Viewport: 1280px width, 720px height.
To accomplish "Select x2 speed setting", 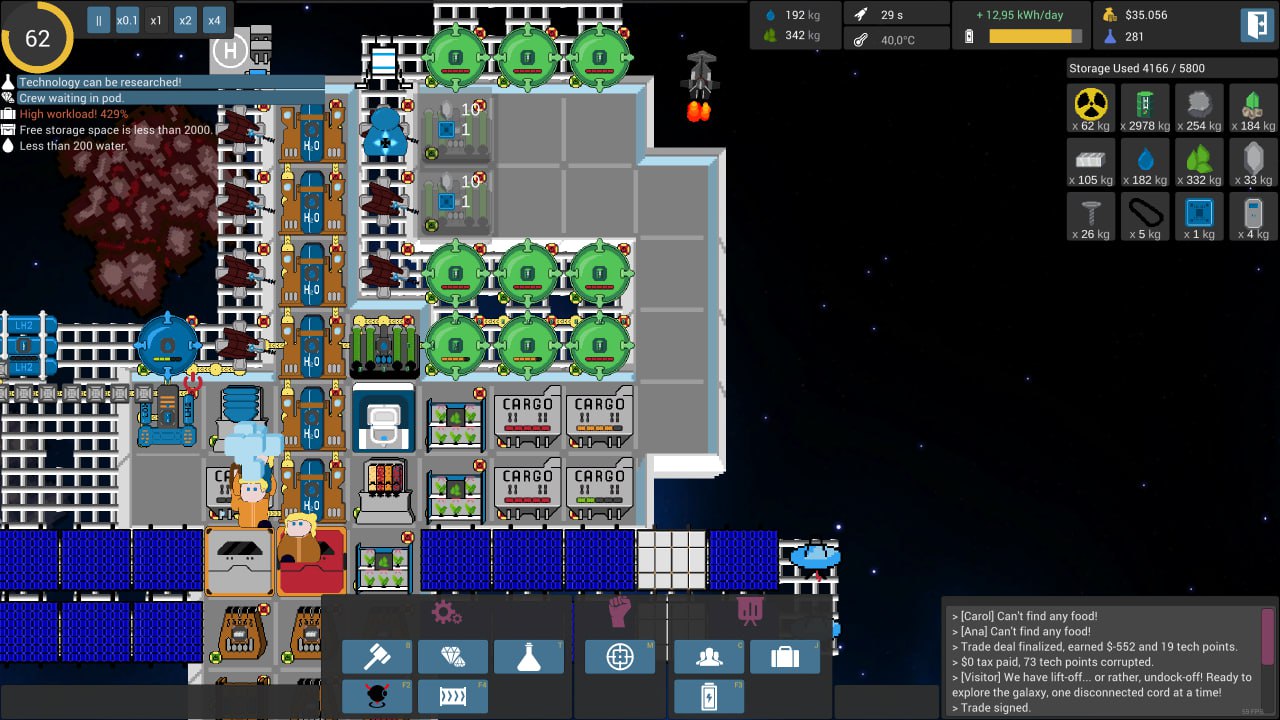I will pyautogui.click(x=184, y=19).
